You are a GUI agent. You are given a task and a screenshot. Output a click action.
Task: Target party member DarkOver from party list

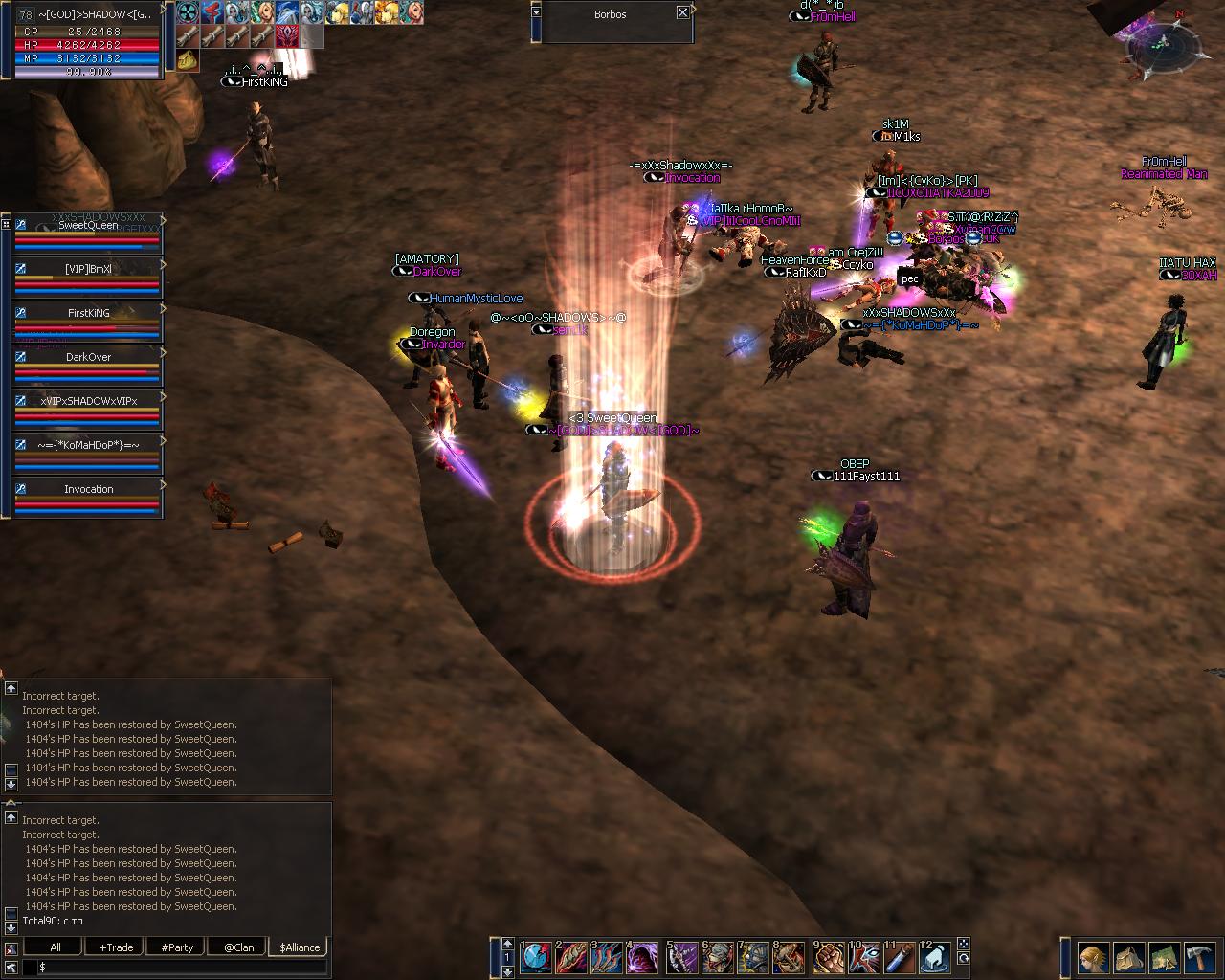pos(88,358)
